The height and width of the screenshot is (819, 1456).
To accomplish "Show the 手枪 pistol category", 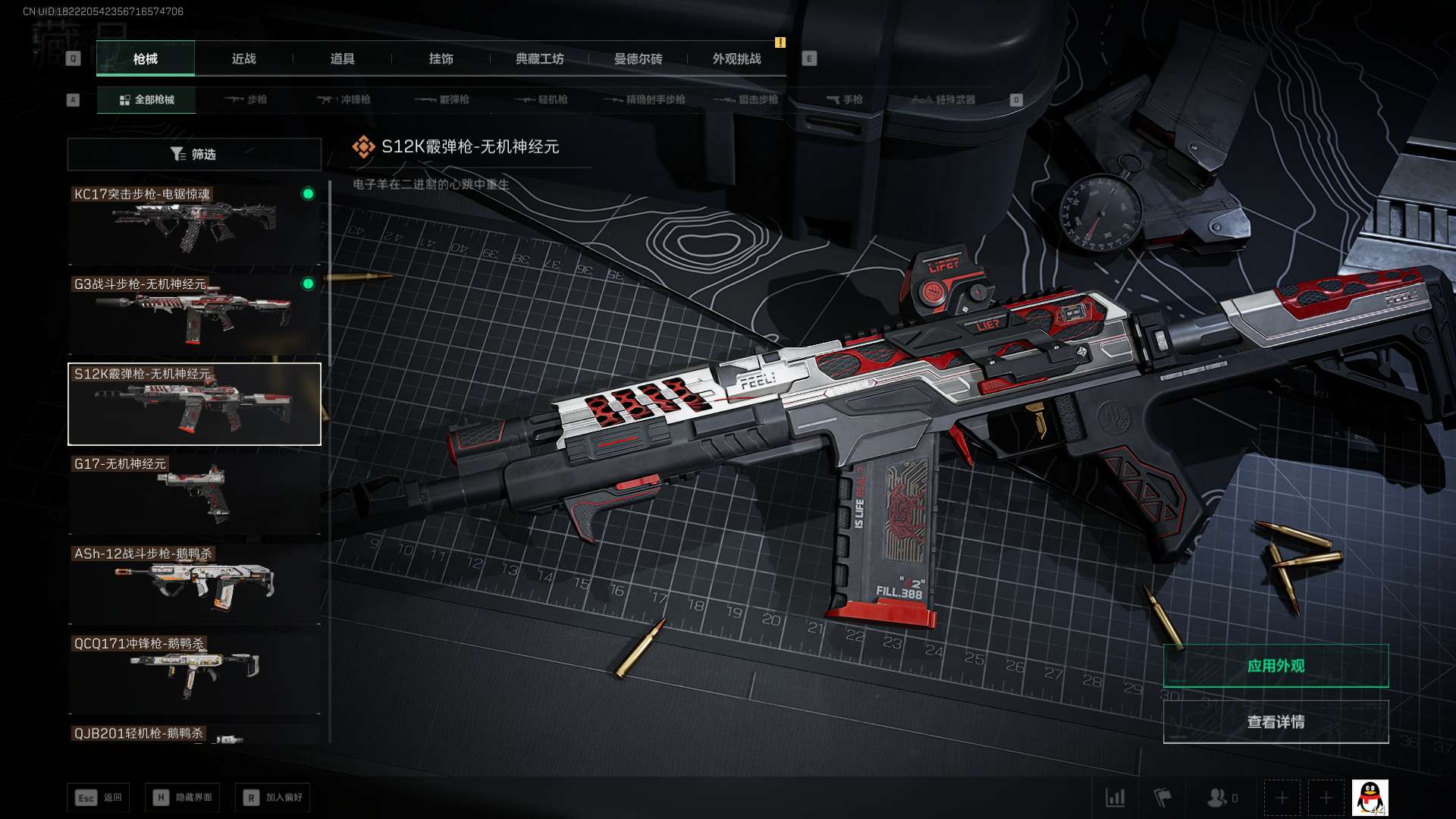I will 845,99.
